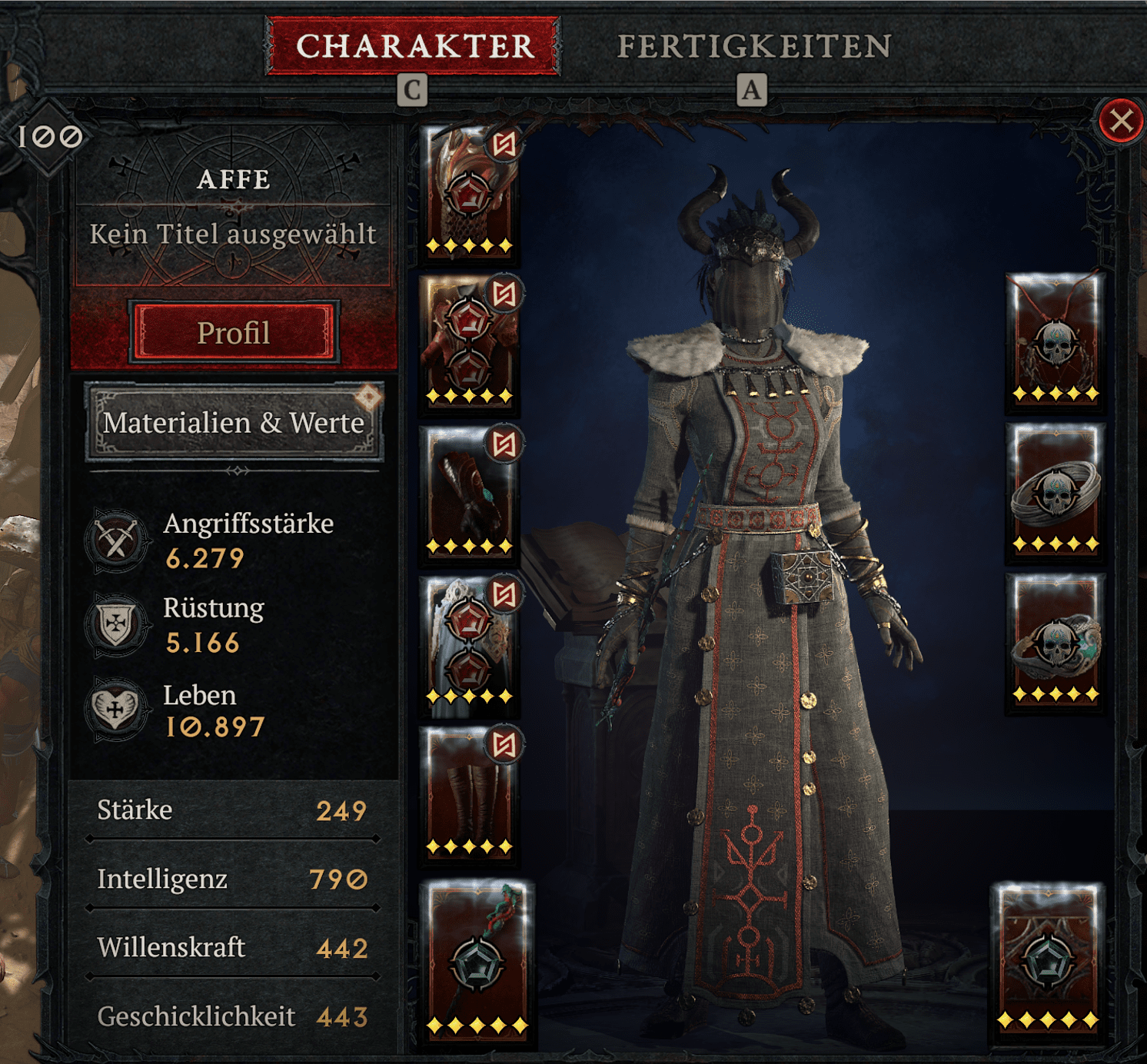Select the equipped chest armor slot
The image size is (1147, 1064).
click(470, 342)
